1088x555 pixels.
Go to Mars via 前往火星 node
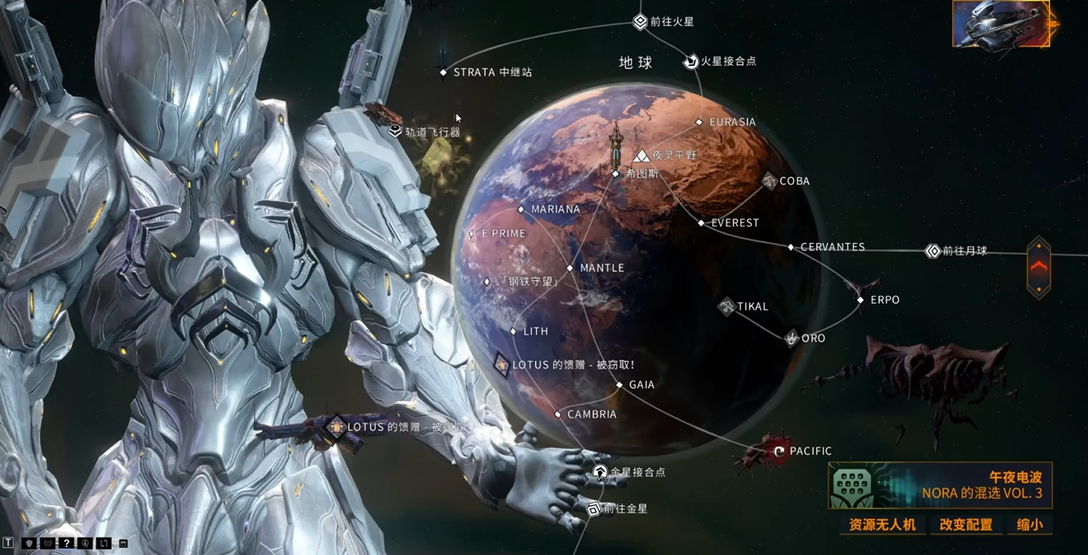click(640, 22)
